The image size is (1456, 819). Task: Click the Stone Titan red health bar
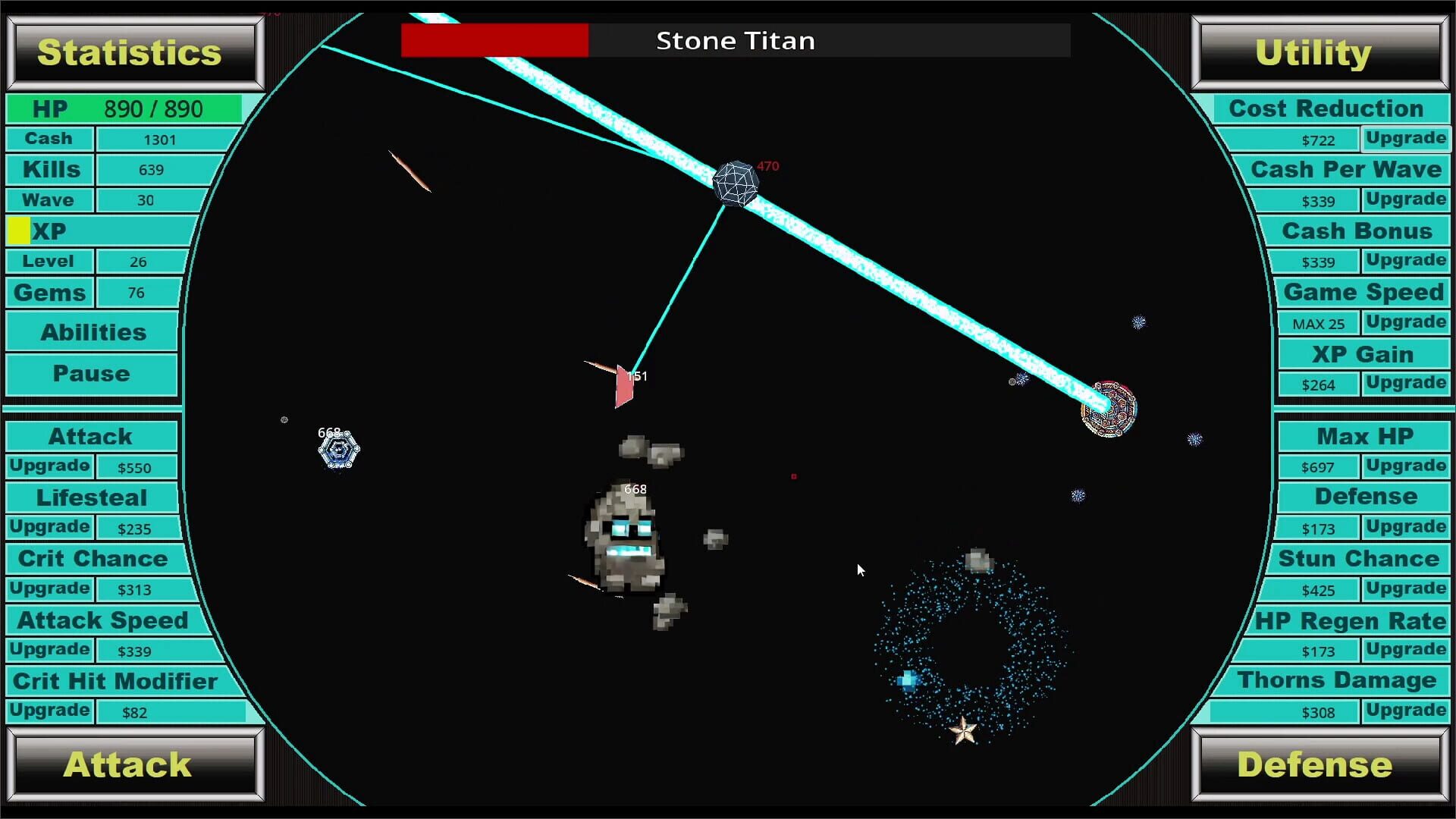pos(494,39)
